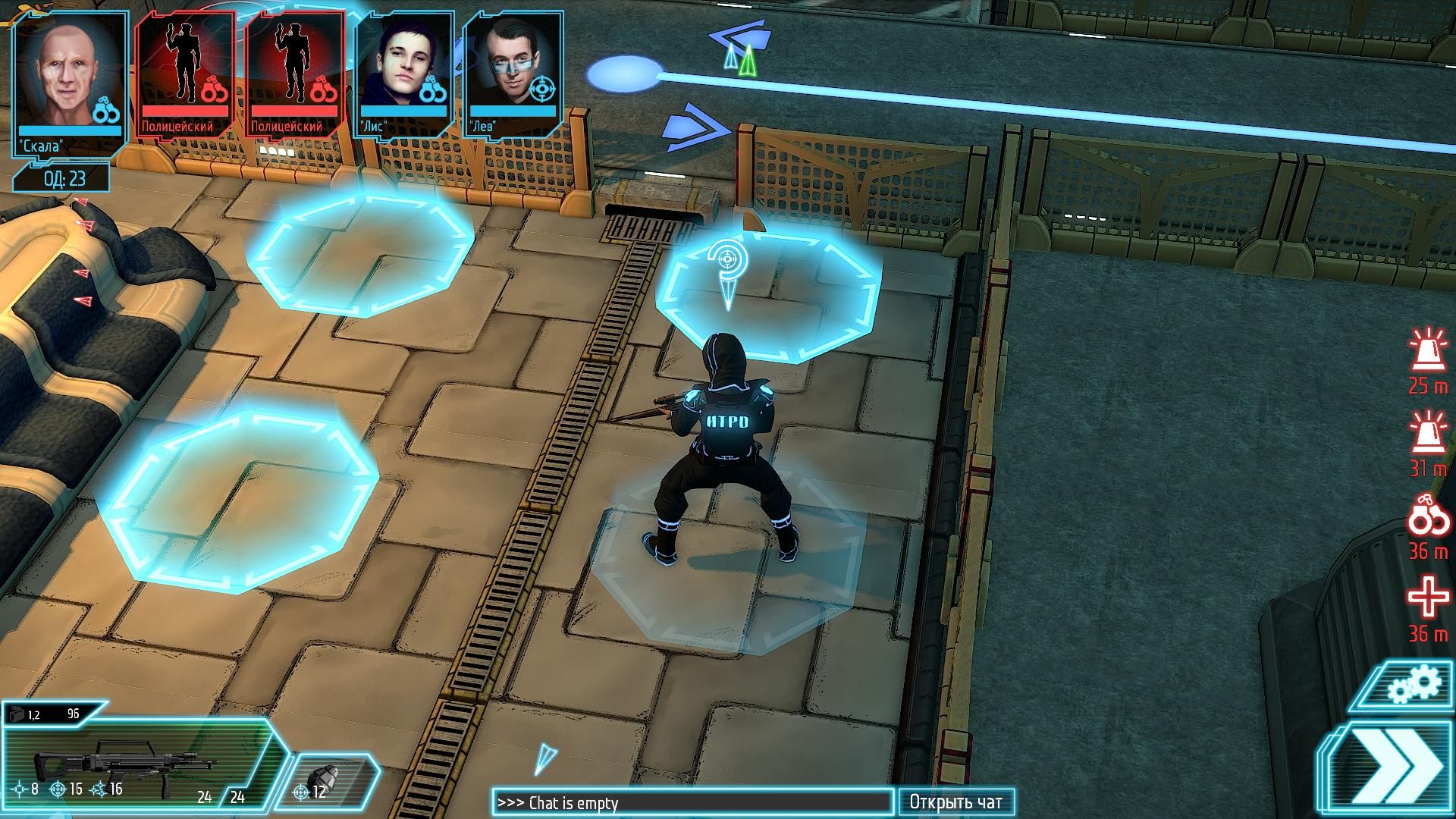Open the gear settings button
The width and height of the screenshot is (1456, 819).
pyautogui.click(x=1413, y=686)
